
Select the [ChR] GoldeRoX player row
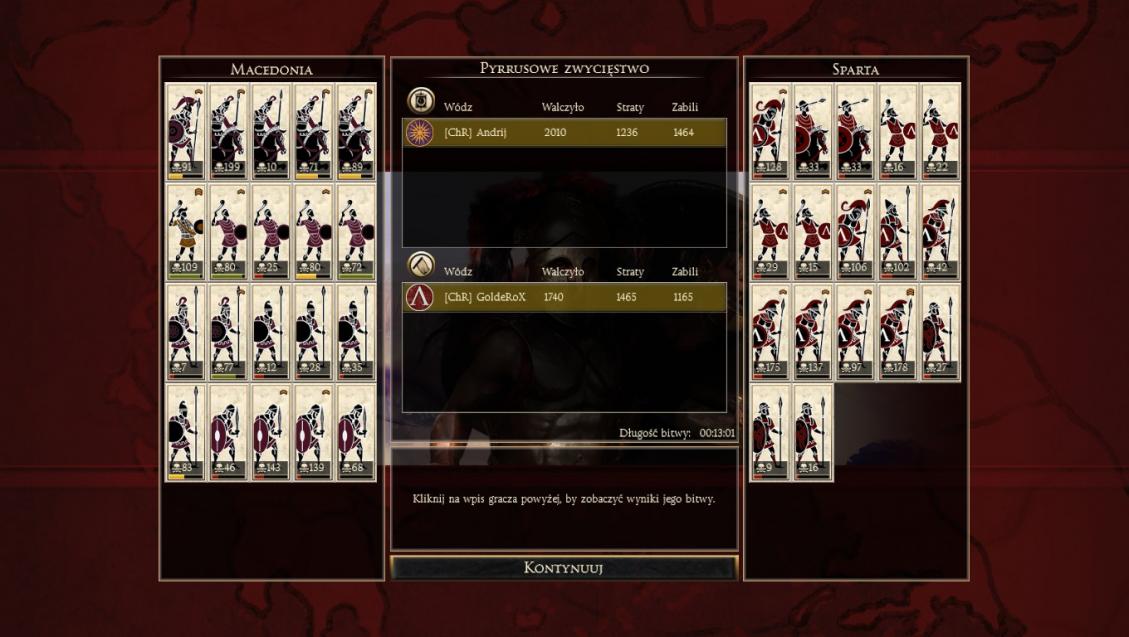564,297
